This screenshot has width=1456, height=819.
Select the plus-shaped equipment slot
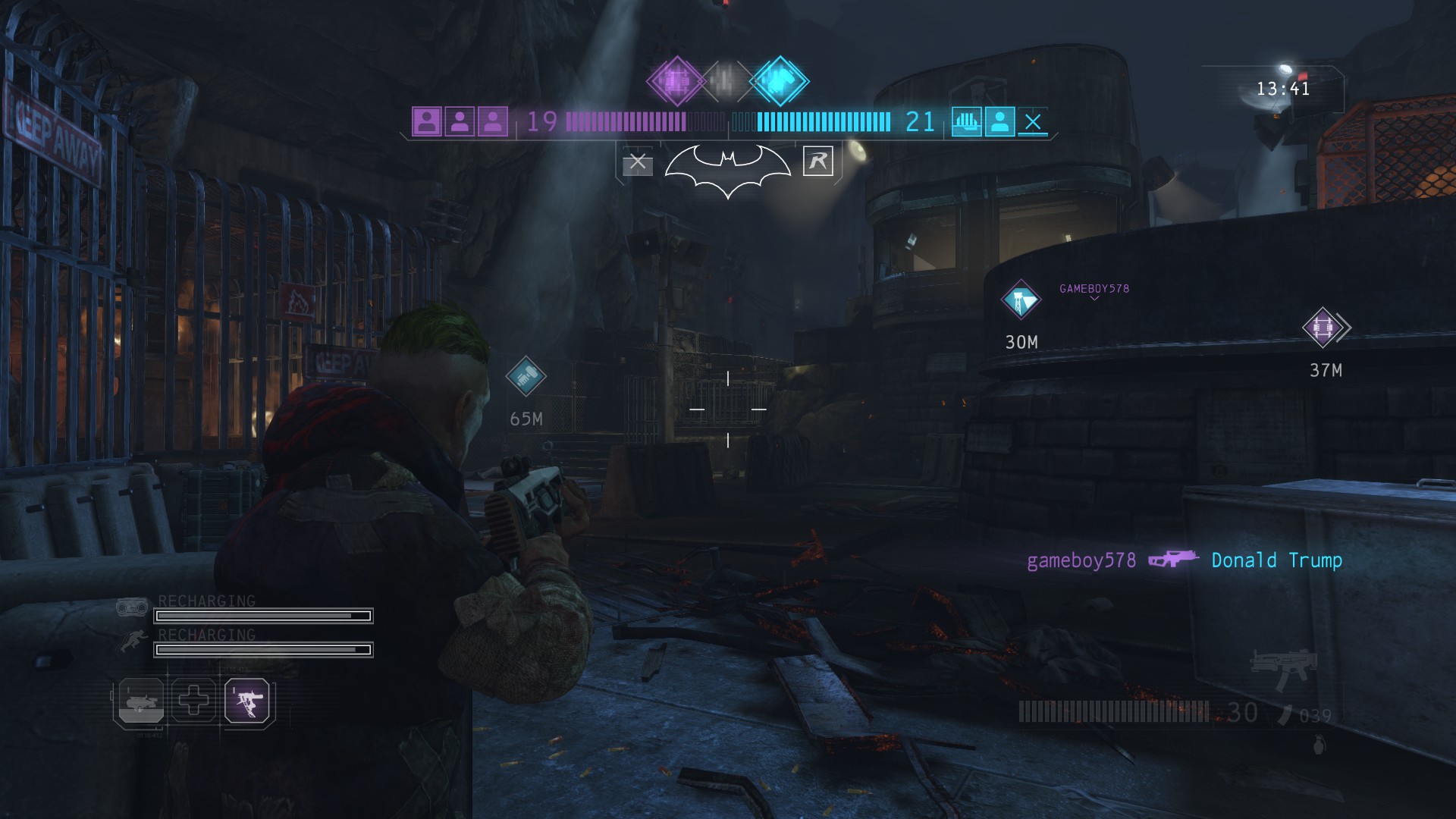(193, 700)
